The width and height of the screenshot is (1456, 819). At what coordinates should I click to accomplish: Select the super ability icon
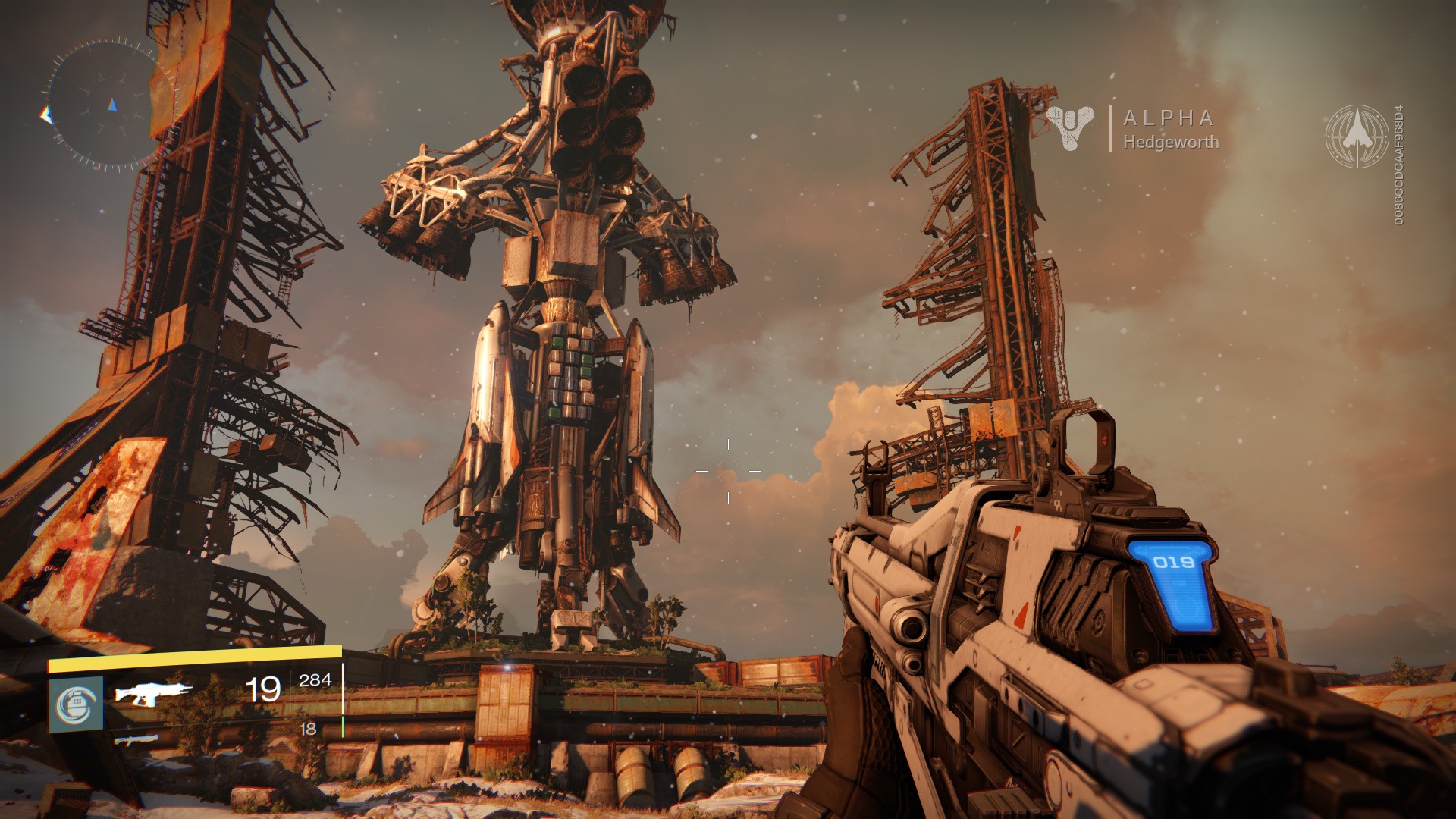tap(76, 704)
